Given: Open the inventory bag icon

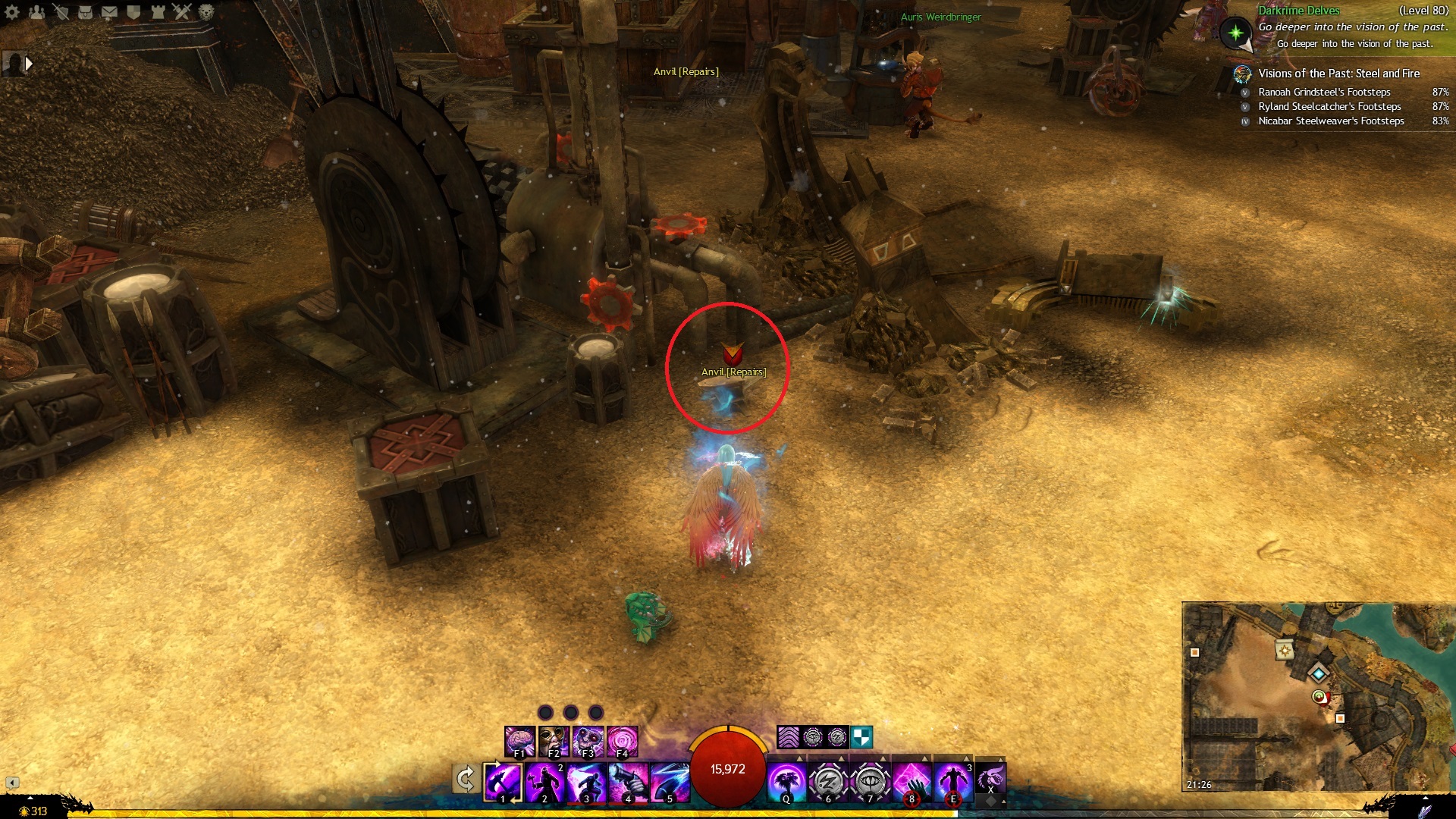Looking at the screenshot, I should point(85,12).
